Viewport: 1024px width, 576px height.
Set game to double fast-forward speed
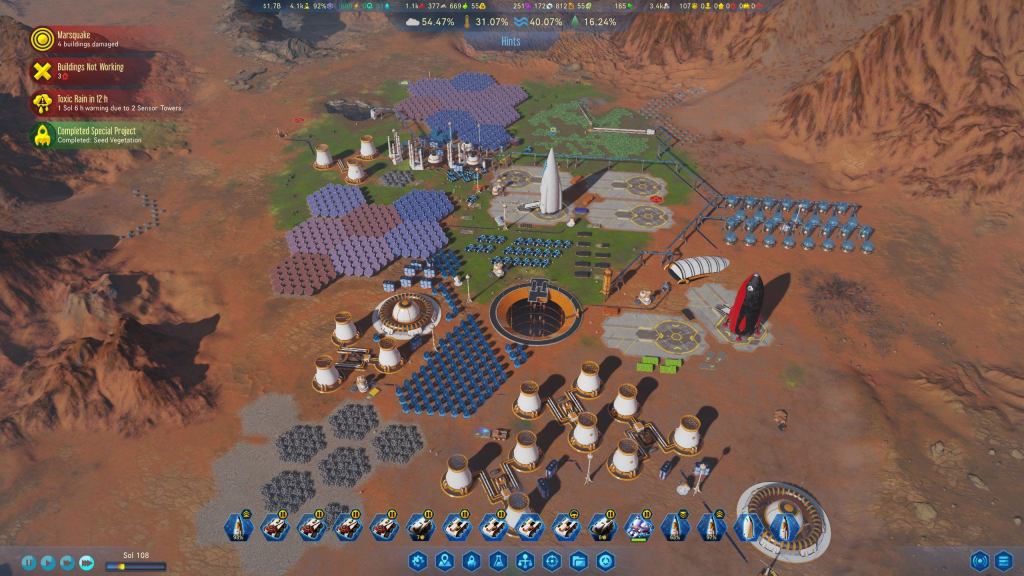coord(67,562)
